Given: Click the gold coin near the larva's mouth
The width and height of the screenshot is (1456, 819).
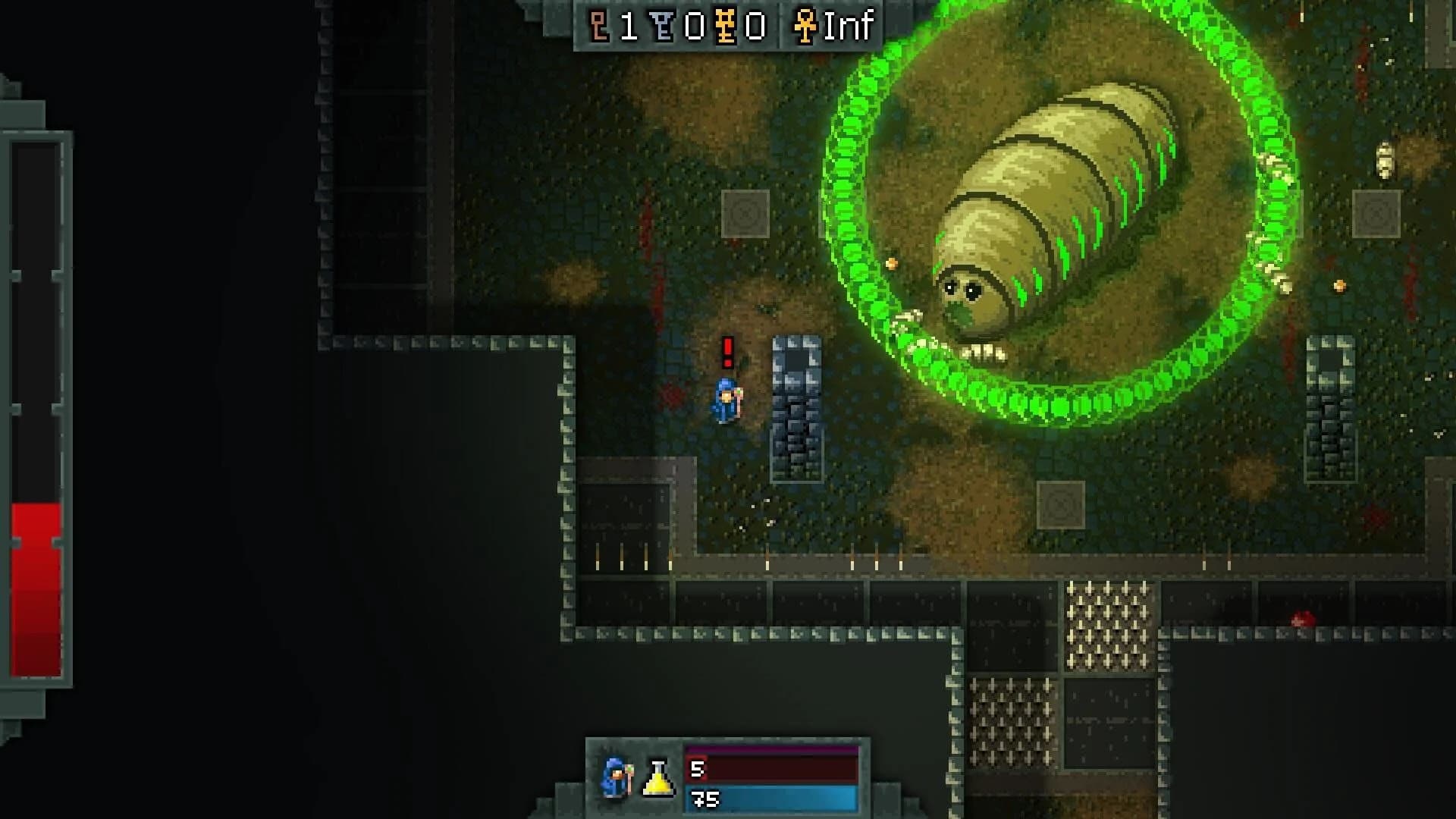Looking at the screenshot, I should click(893, 264).
